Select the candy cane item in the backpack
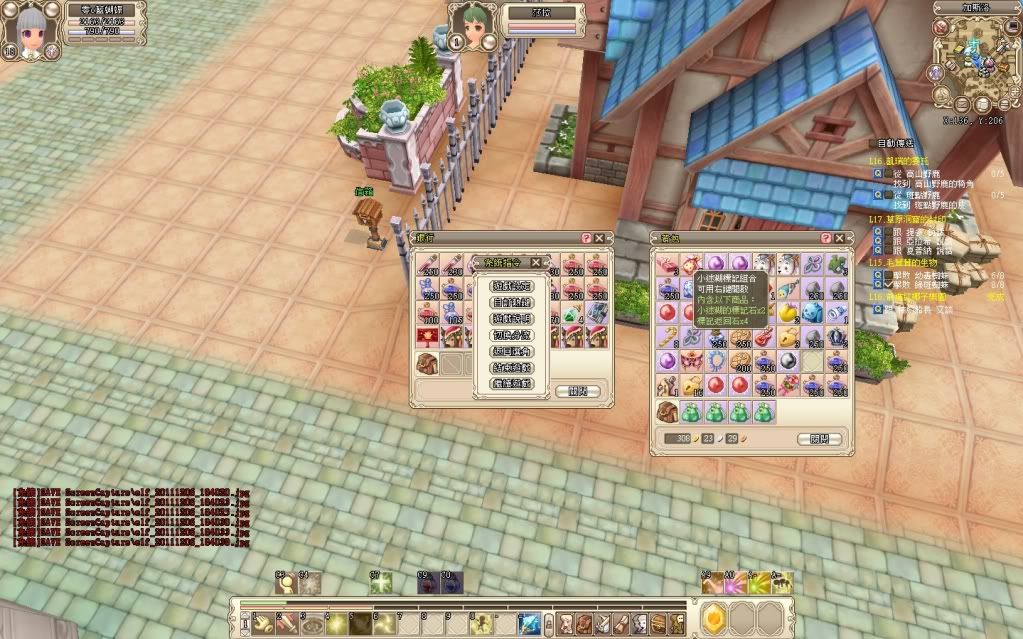The height and width of the screenshot is (639, 1023). point(668,337)
